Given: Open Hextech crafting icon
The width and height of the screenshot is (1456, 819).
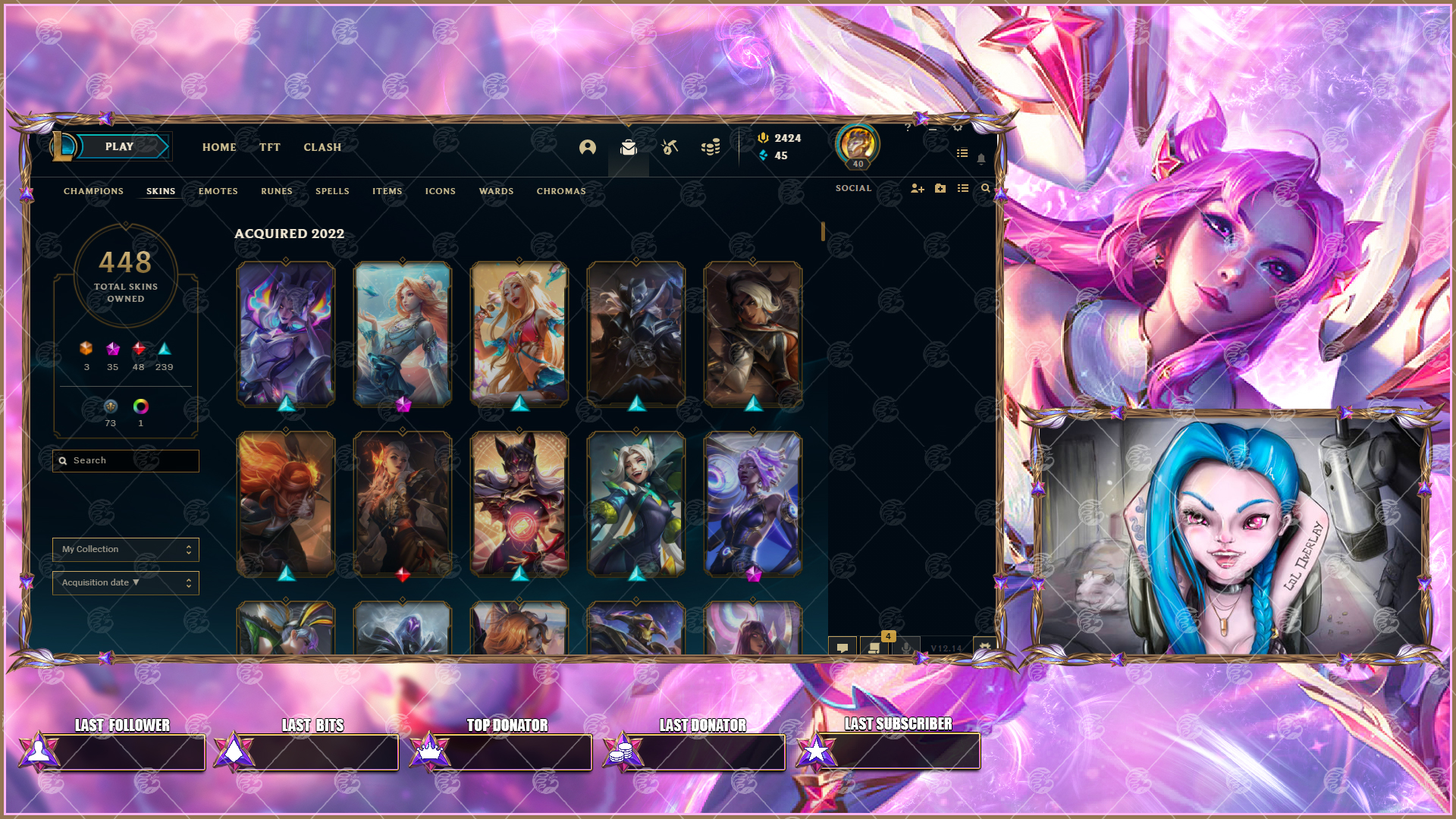Looking at the screenshot, I should point(670,148).
